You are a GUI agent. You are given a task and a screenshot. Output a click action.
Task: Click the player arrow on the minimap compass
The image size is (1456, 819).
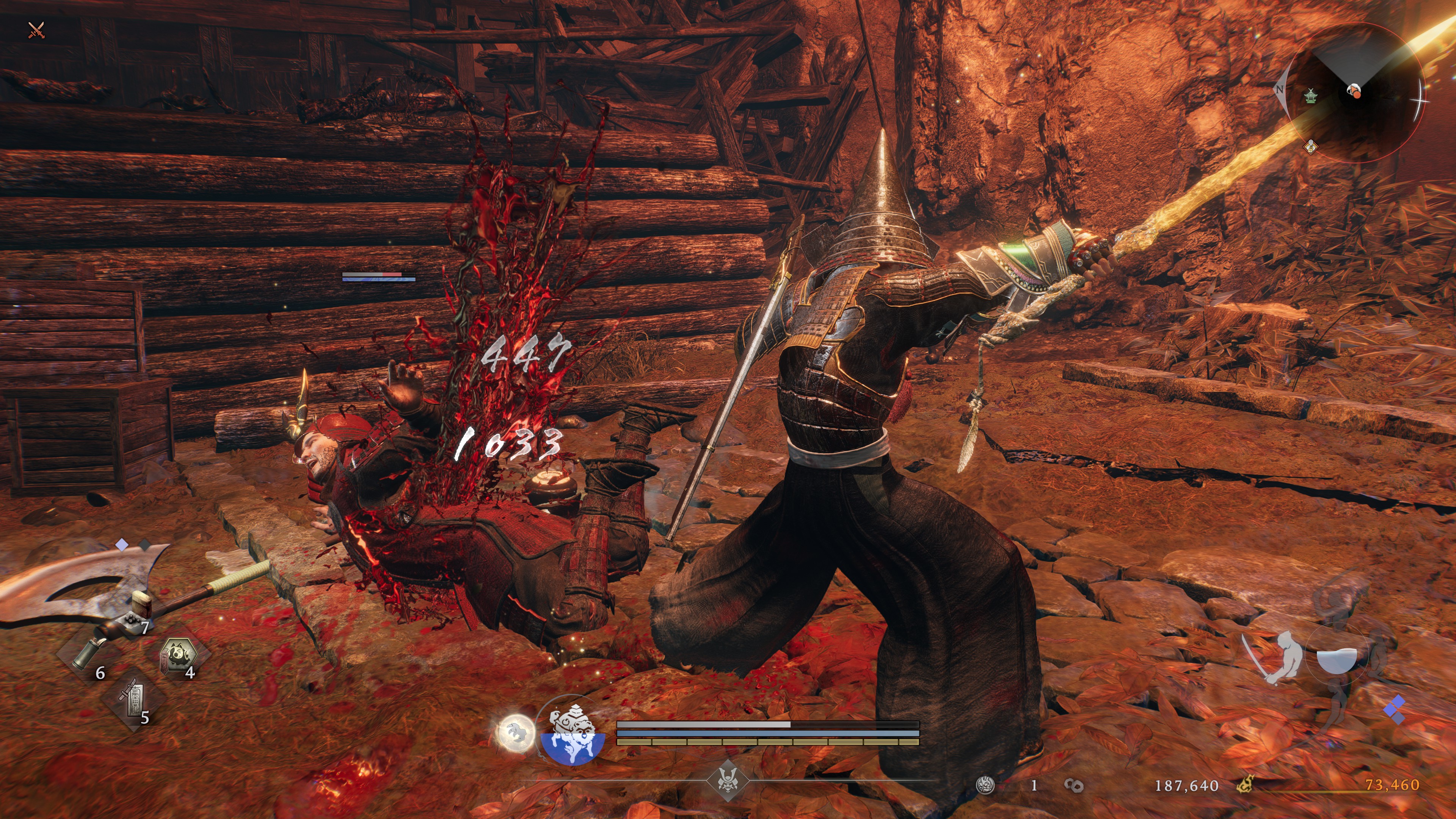1355,91
